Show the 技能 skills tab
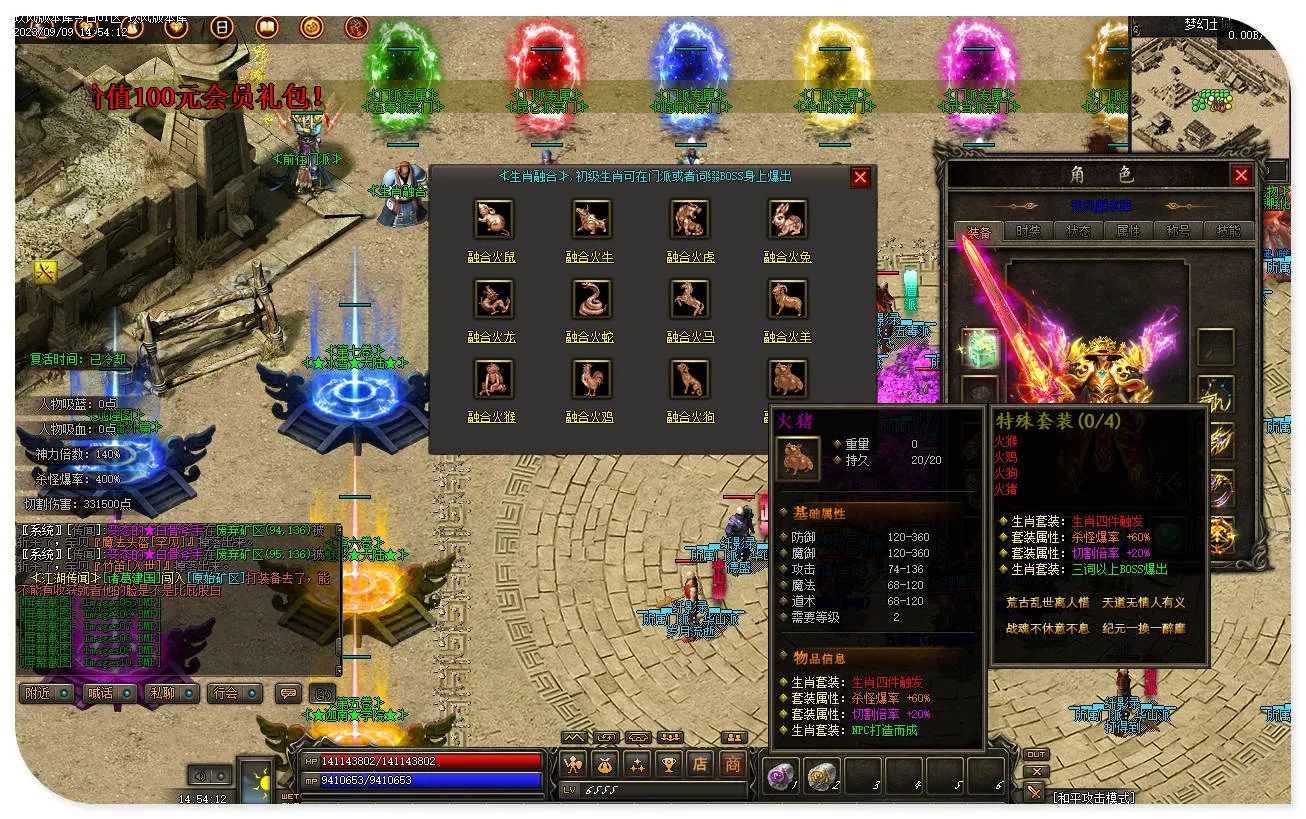The width and height of the screenshot is (1306, 819). point(1228,231)
